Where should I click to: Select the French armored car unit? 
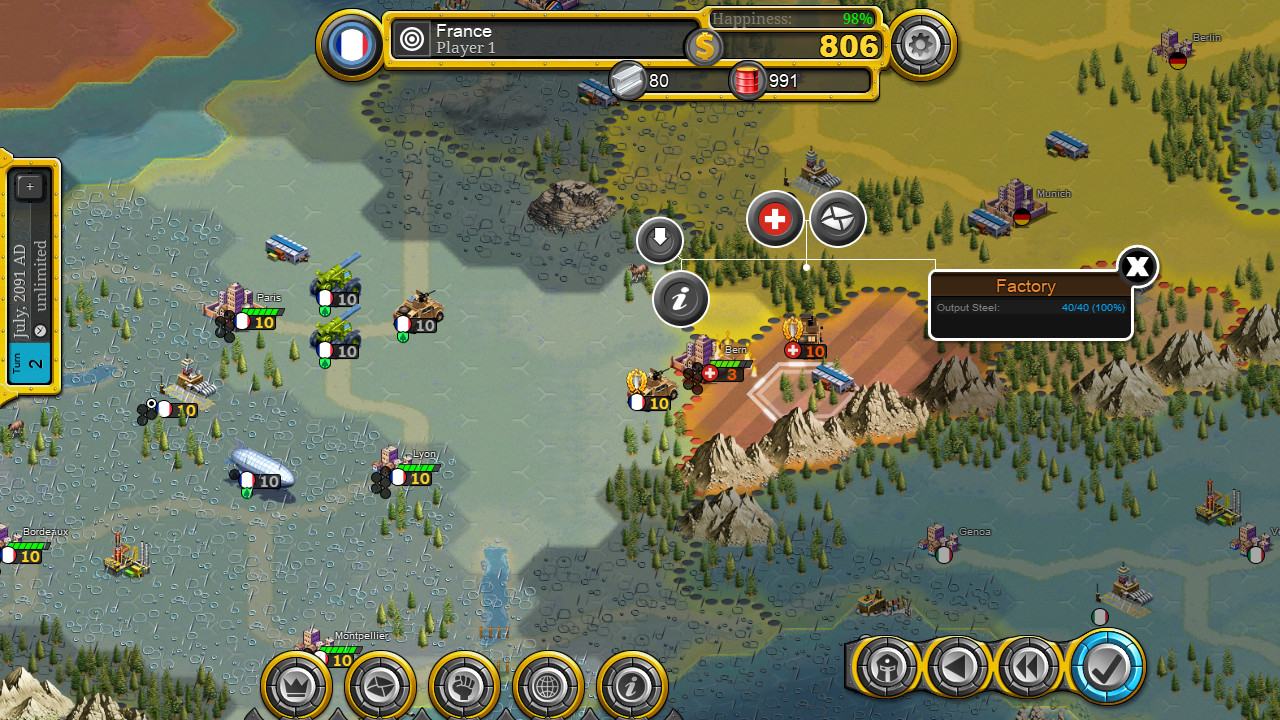(x=419, y=308)
